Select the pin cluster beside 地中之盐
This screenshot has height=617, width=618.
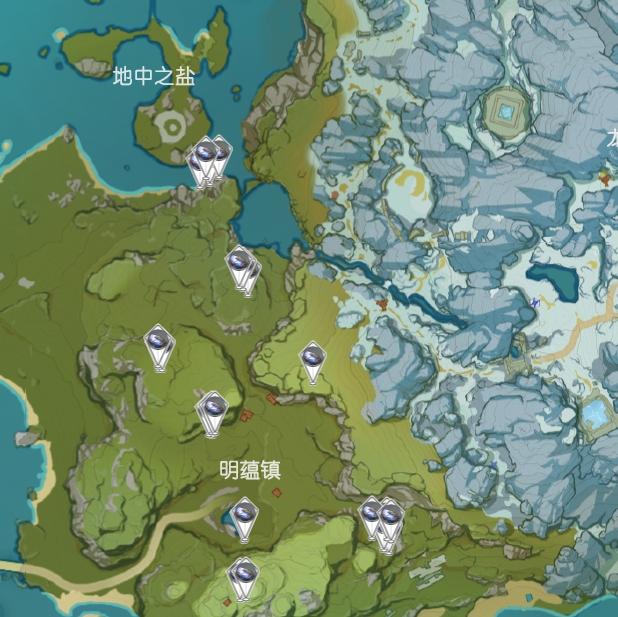click(209, 158)
